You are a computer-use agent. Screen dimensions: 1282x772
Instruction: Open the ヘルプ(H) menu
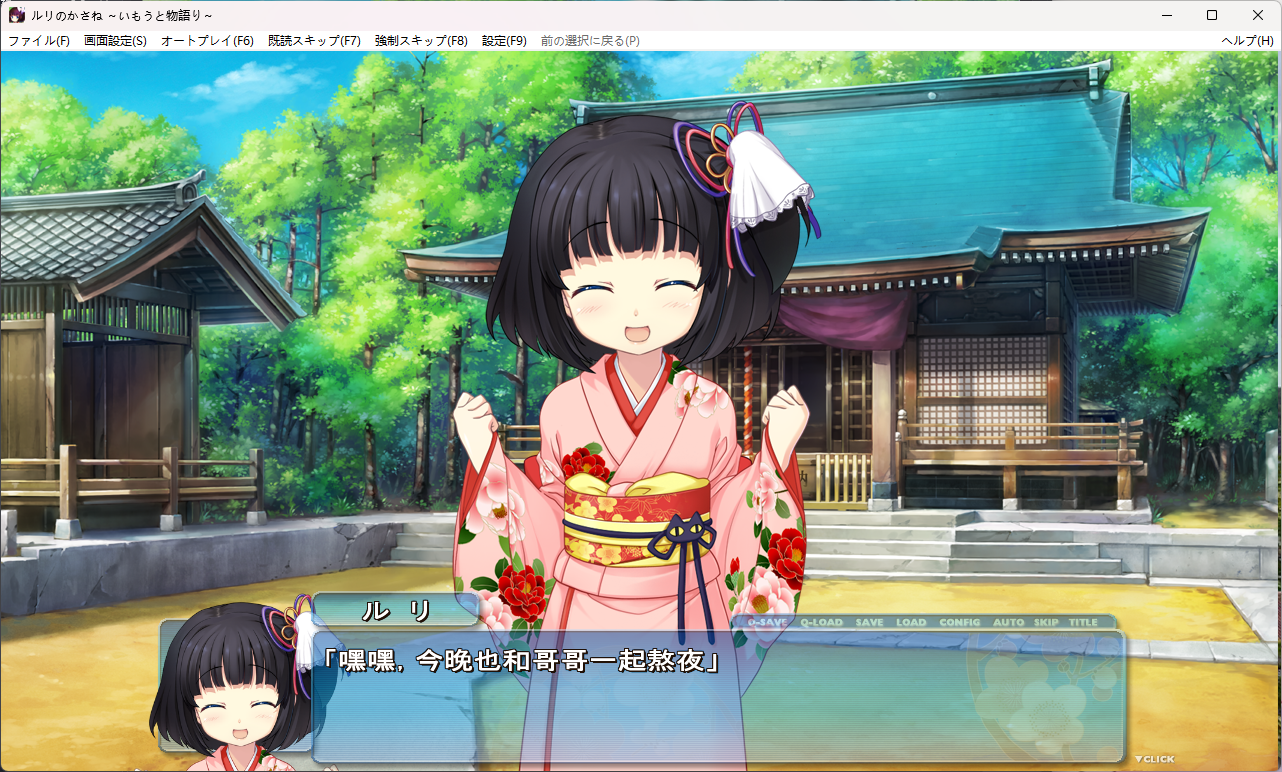coord(1247,41)
